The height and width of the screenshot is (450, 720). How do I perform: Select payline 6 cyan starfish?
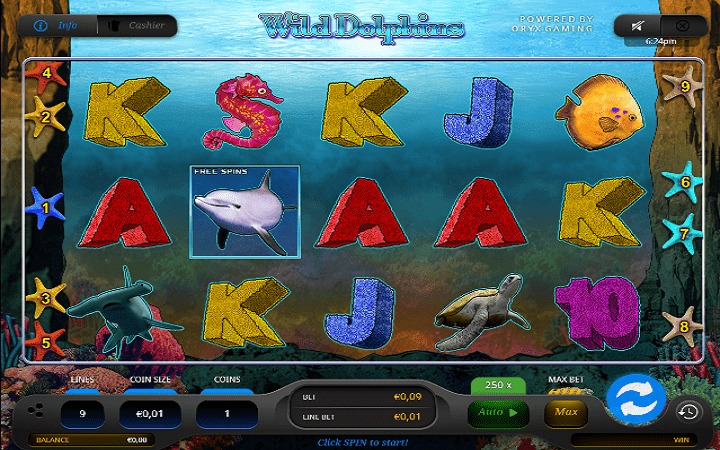tap(681, 181)
